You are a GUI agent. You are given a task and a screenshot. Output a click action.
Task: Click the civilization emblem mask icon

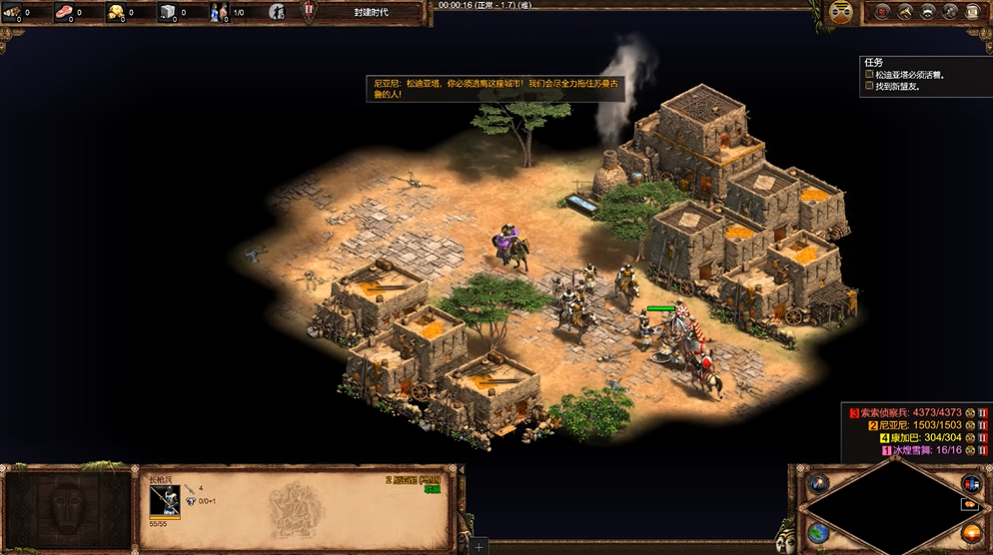pos(840,12)
